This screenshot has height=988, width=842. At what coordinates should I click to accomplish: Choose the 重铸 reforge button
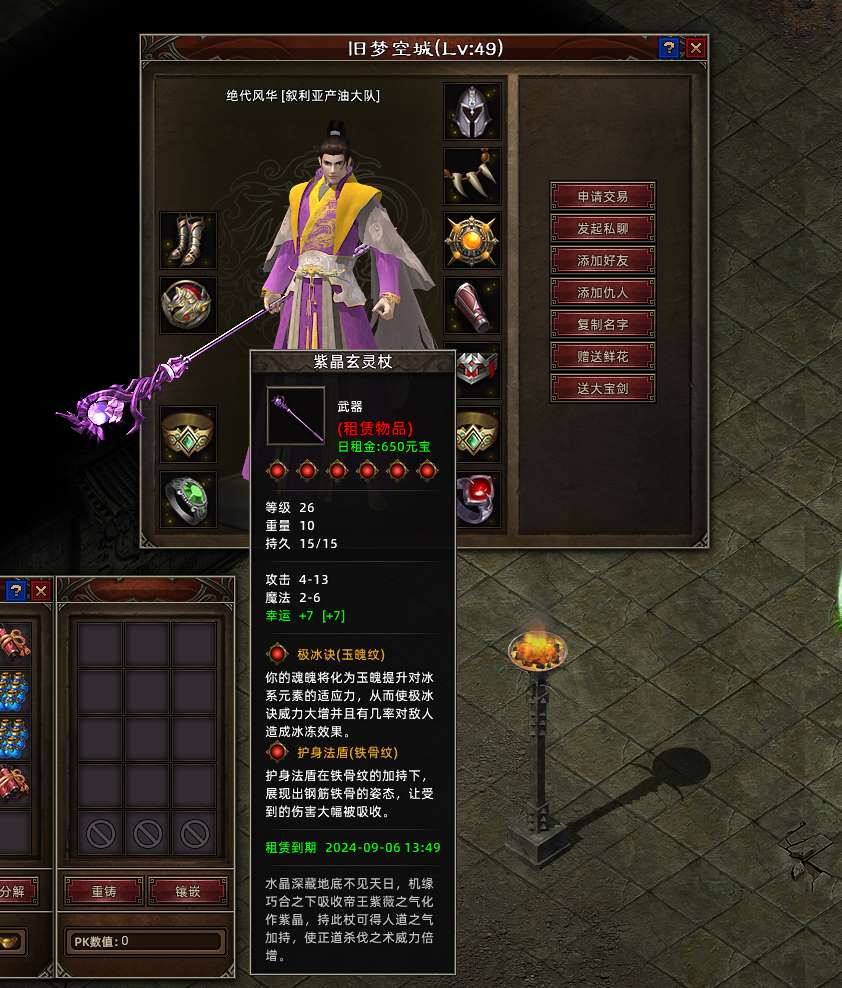[103, 890]
